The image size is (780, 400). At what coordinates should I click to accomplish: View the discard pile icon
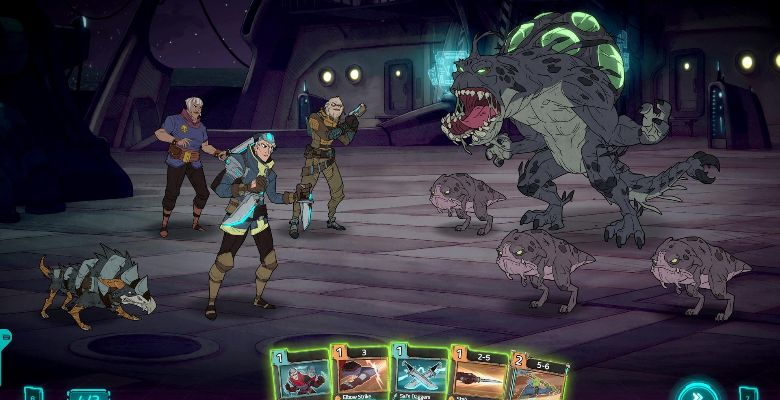tap(746, 393)
